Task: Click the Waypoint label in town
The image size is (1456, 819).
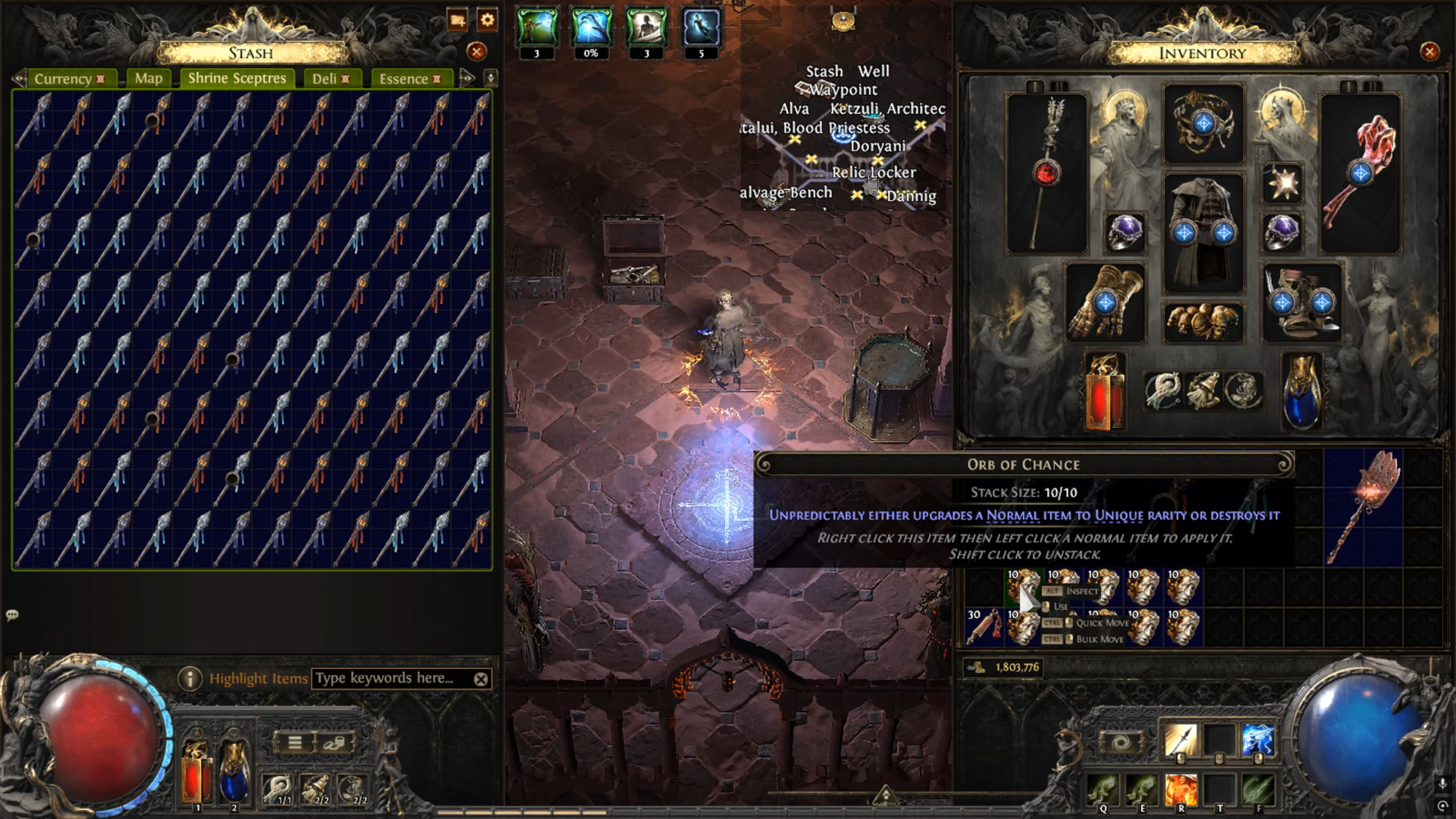Action: [x=843, y=90]
